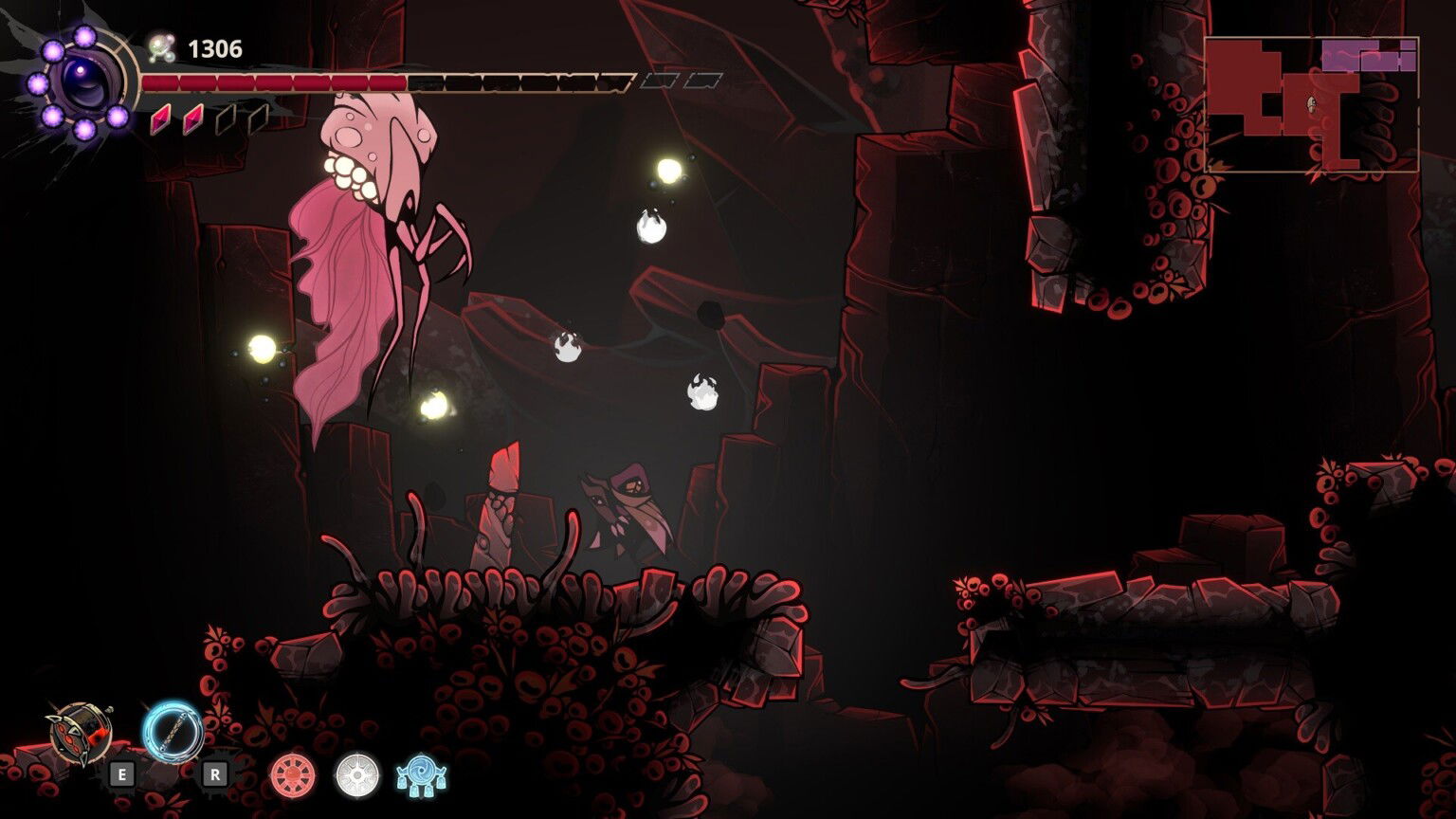Toggle the second filled pink gem shard
This screenshot has width=1456, height=819.
pyautogui.click(x=191, y=120)
